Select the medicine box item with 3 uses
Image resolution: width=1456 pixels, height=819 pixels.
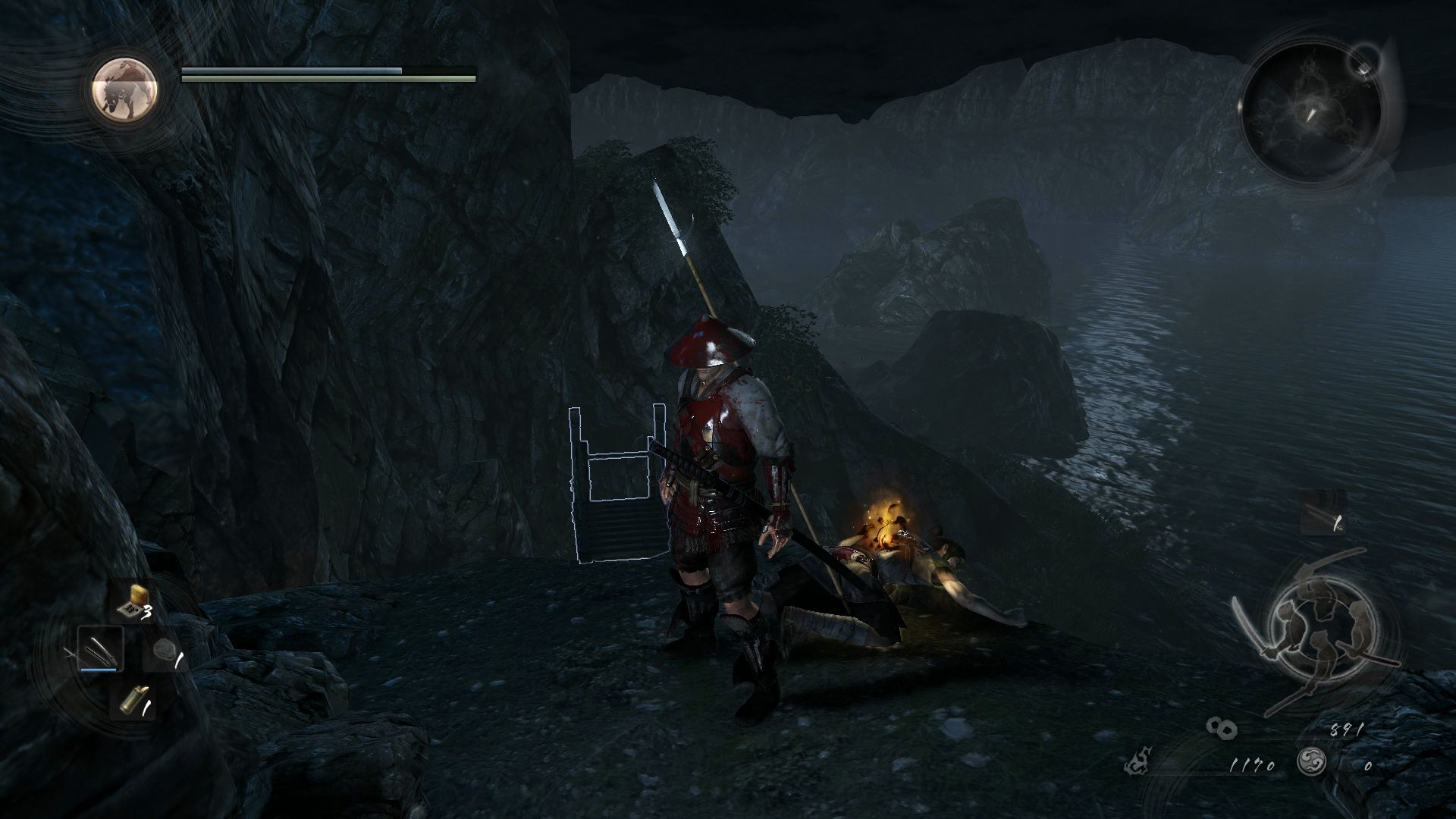coord(133,602)
